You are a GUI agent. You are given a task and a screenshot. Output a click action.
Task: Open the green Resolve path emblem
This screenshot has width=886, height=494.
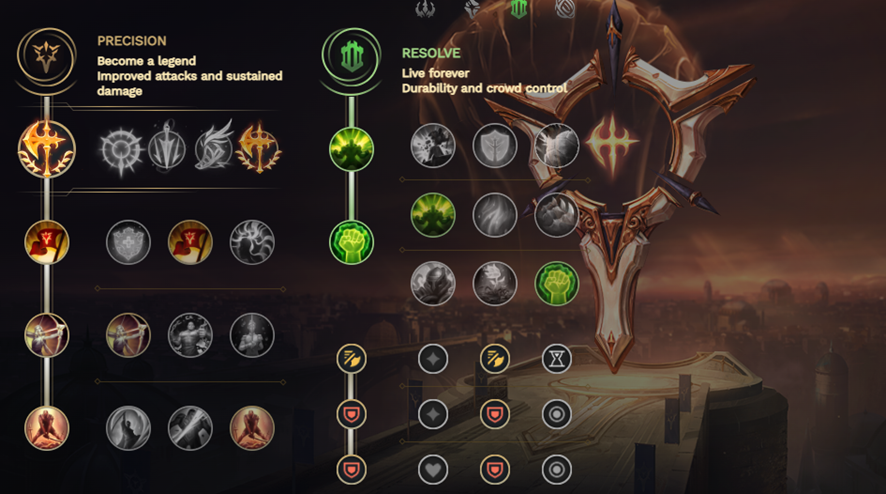tap(350, 58)
